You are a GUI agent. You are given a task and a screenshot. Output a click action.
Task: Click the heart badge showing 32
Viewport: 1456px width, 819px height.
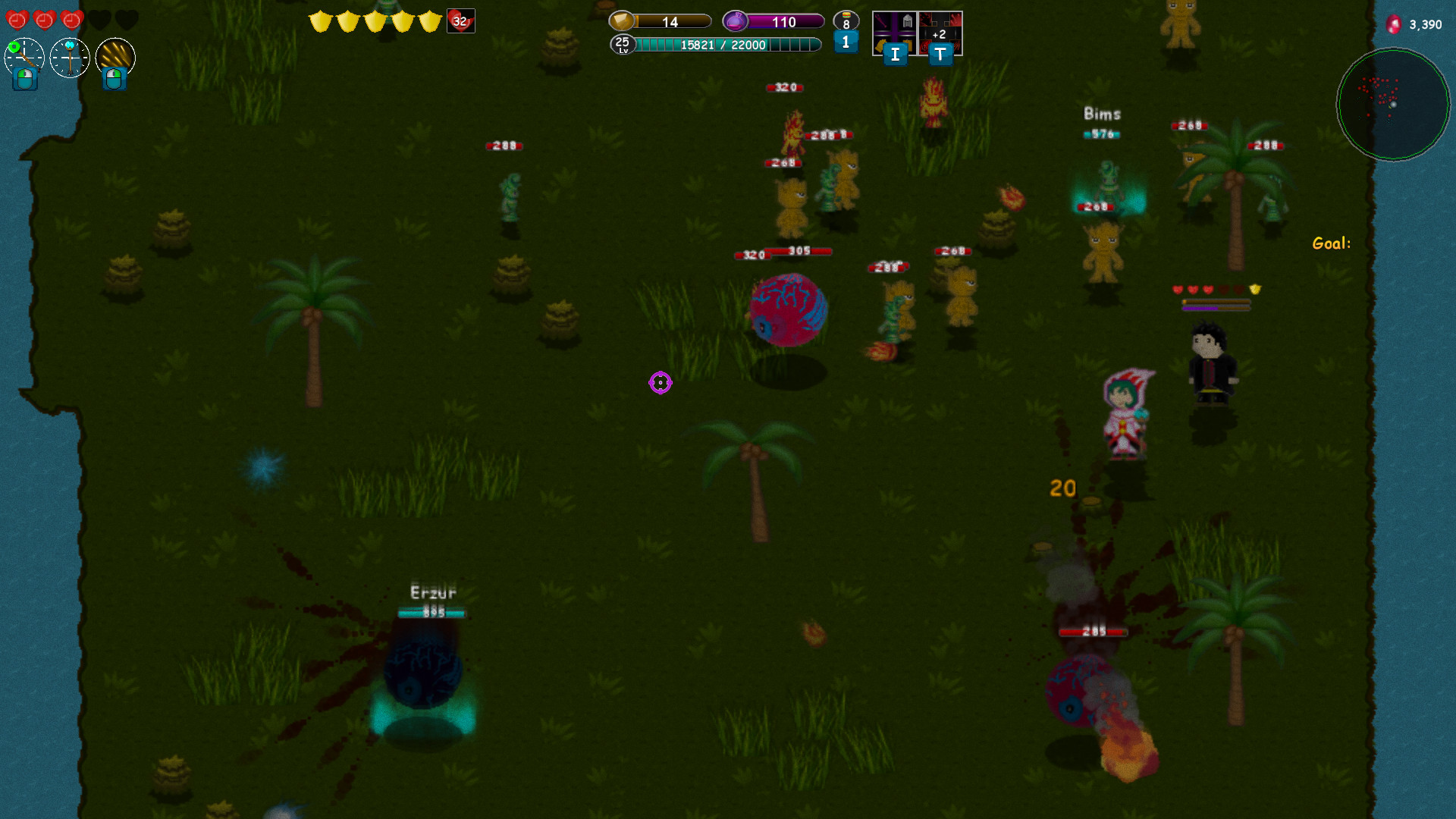[460, 21]
